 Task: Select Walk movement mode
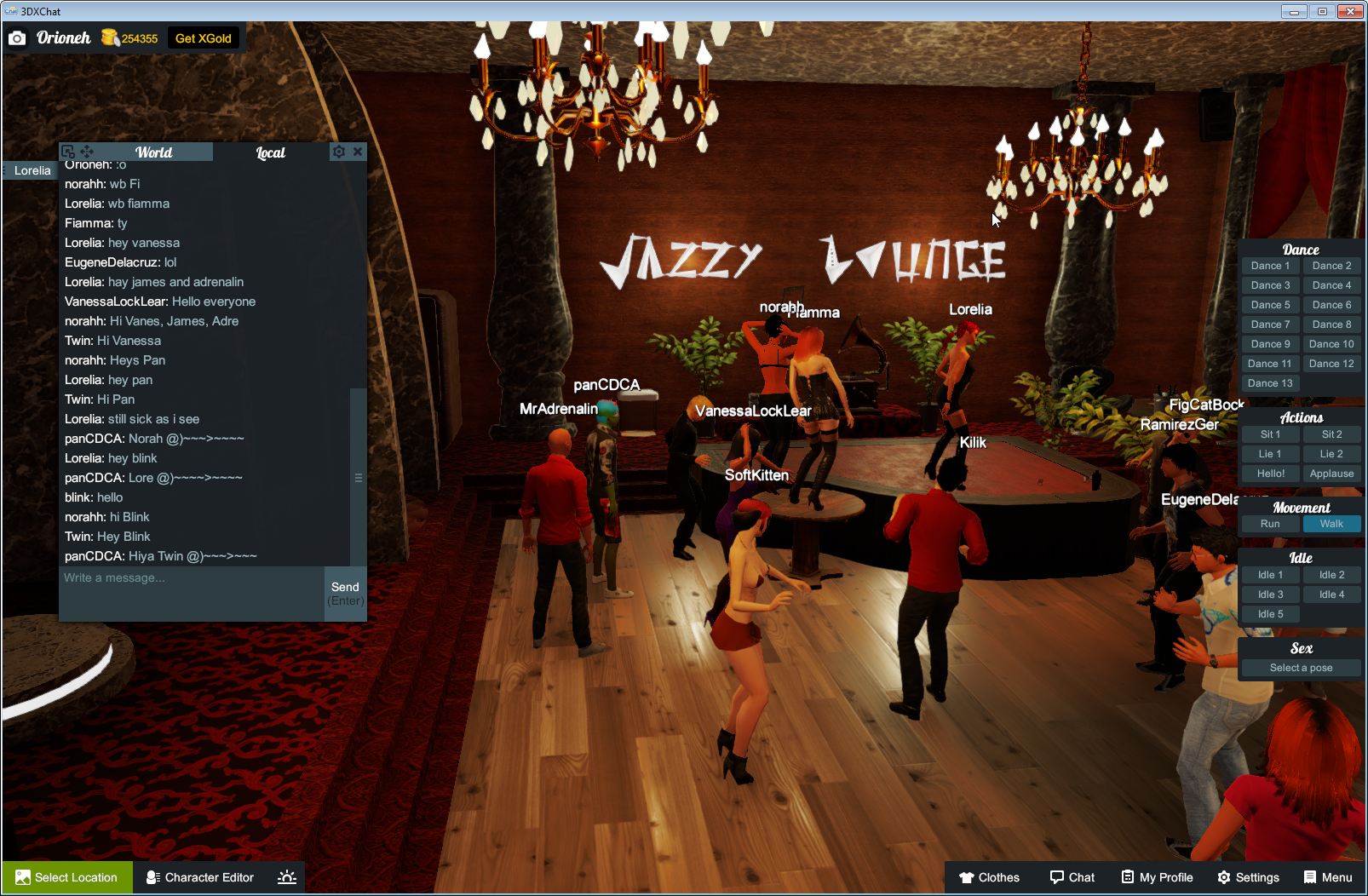coord(1331,524)
